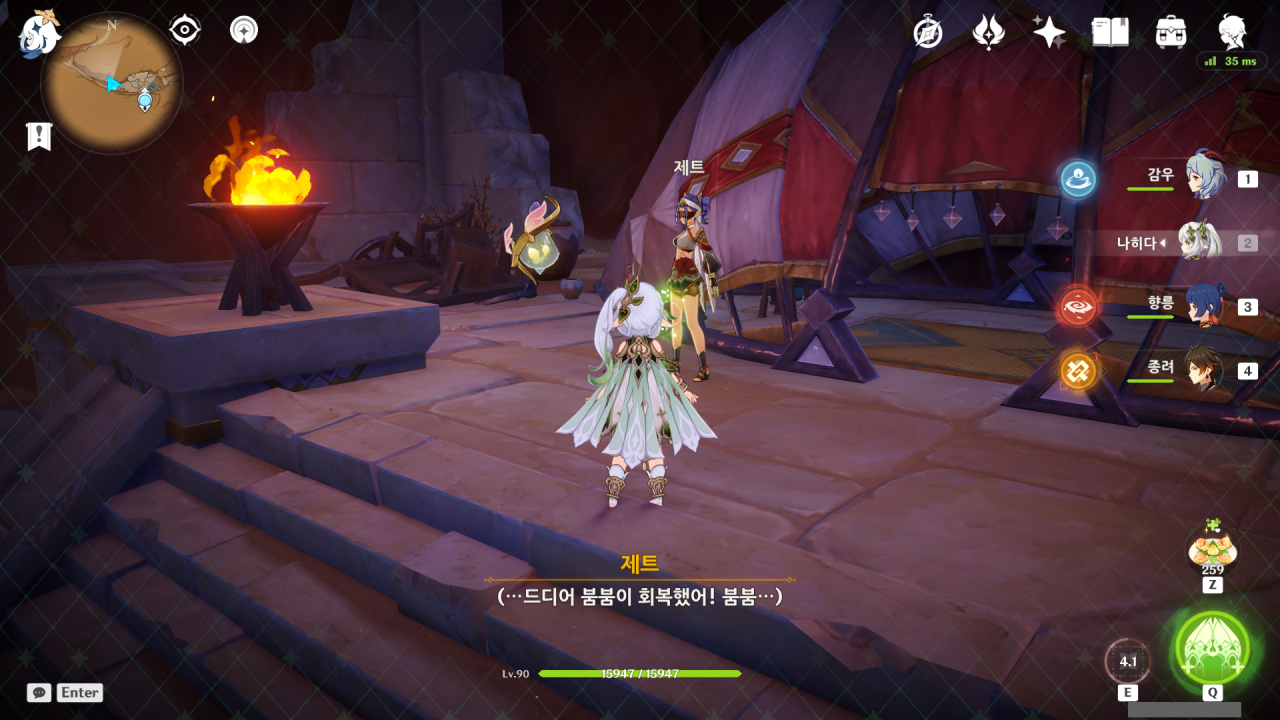Screen dimensions: 1280x720
Task: Open the battle pass emblem icon
Action: 988,32
